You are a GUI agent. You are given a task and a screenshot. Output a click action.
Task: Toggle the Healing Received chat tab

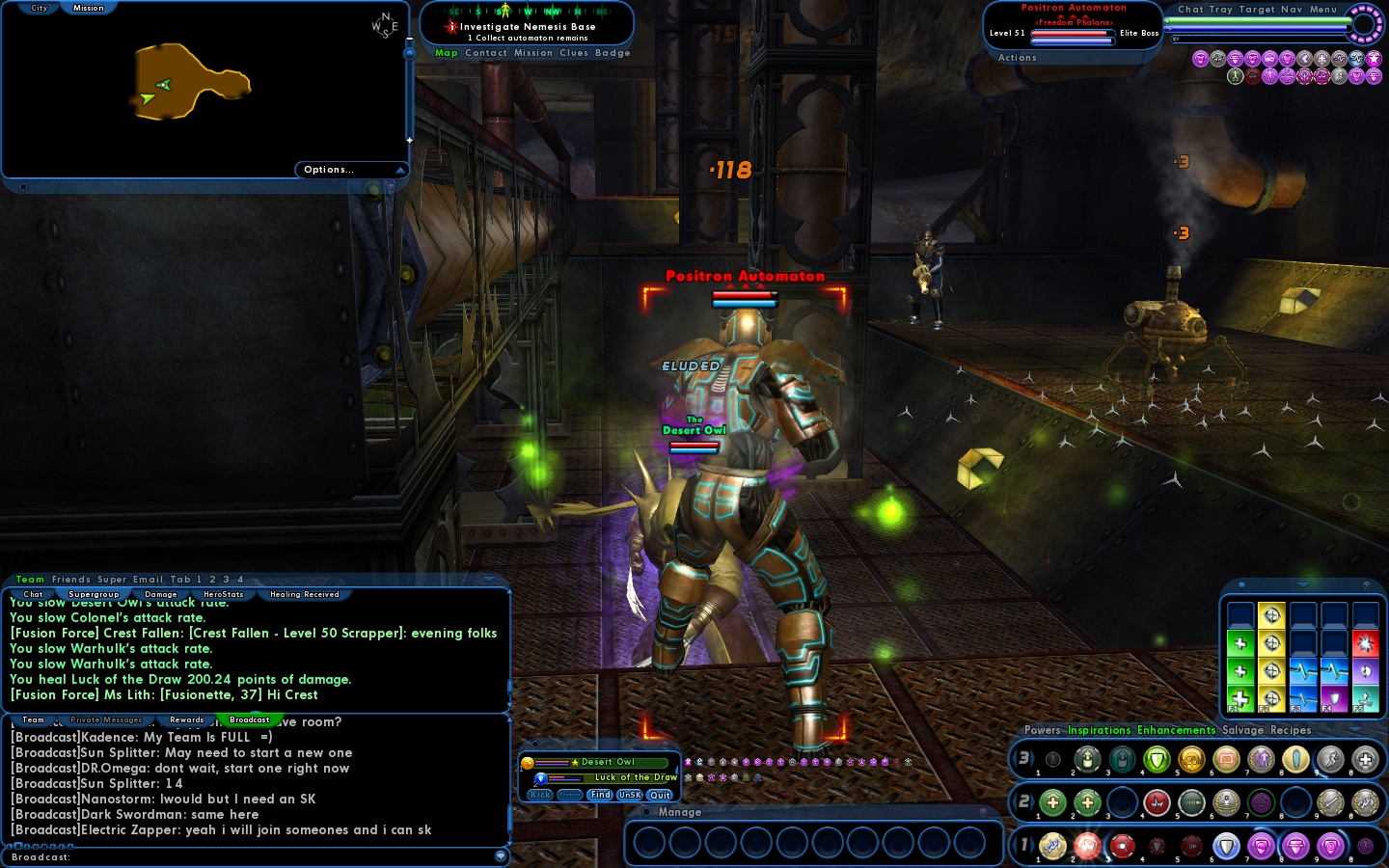(x=304, y=594)
